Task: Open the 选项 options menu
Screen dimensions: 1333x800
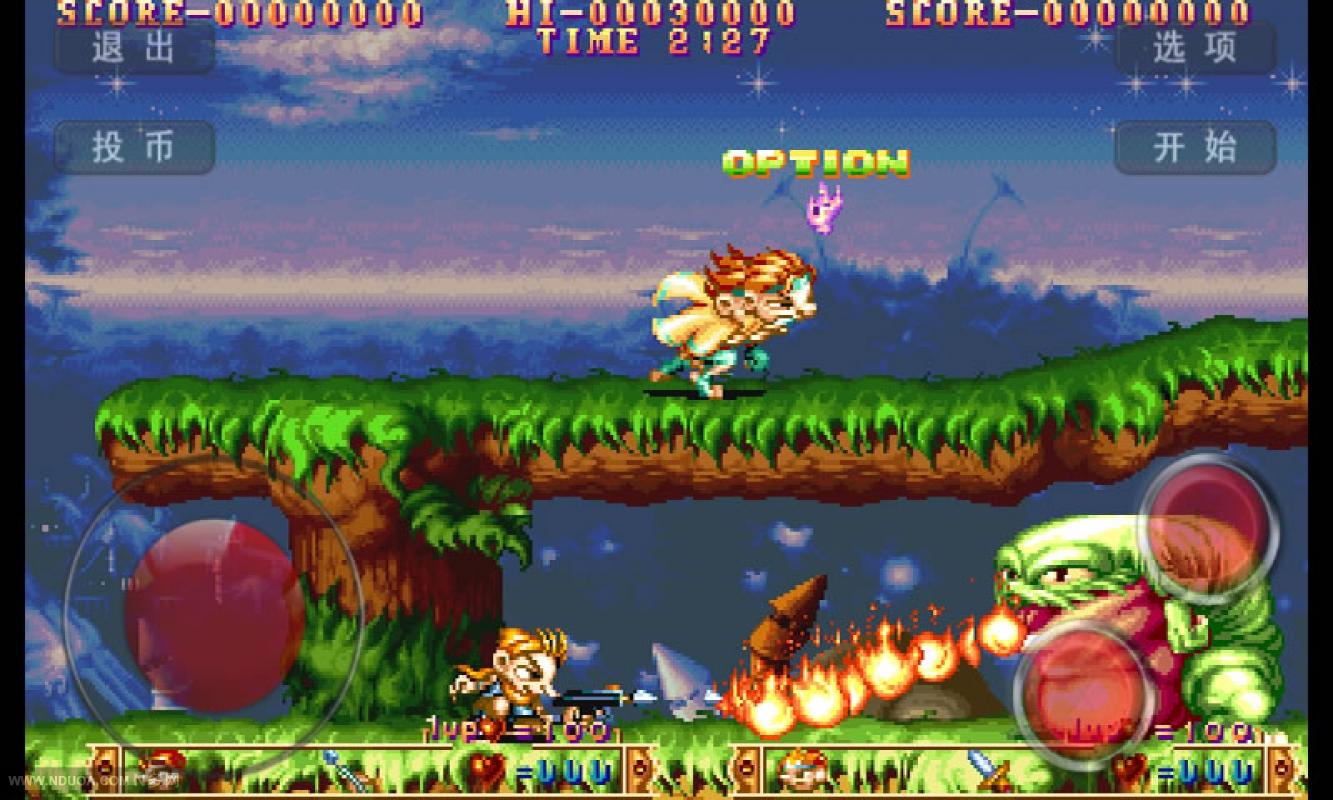Action: click(1195, 48)
